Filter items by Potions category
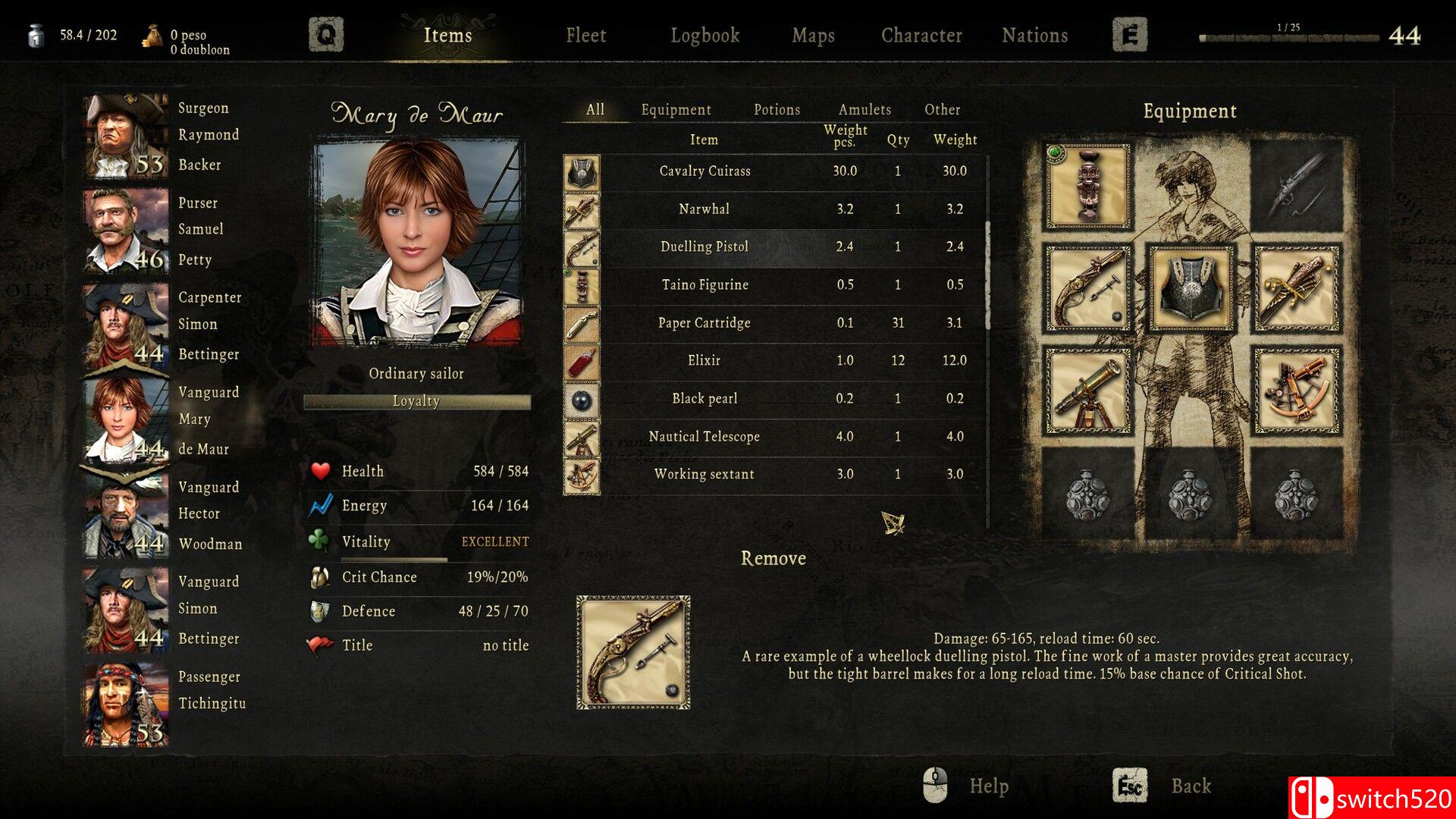 click(777, 110)
